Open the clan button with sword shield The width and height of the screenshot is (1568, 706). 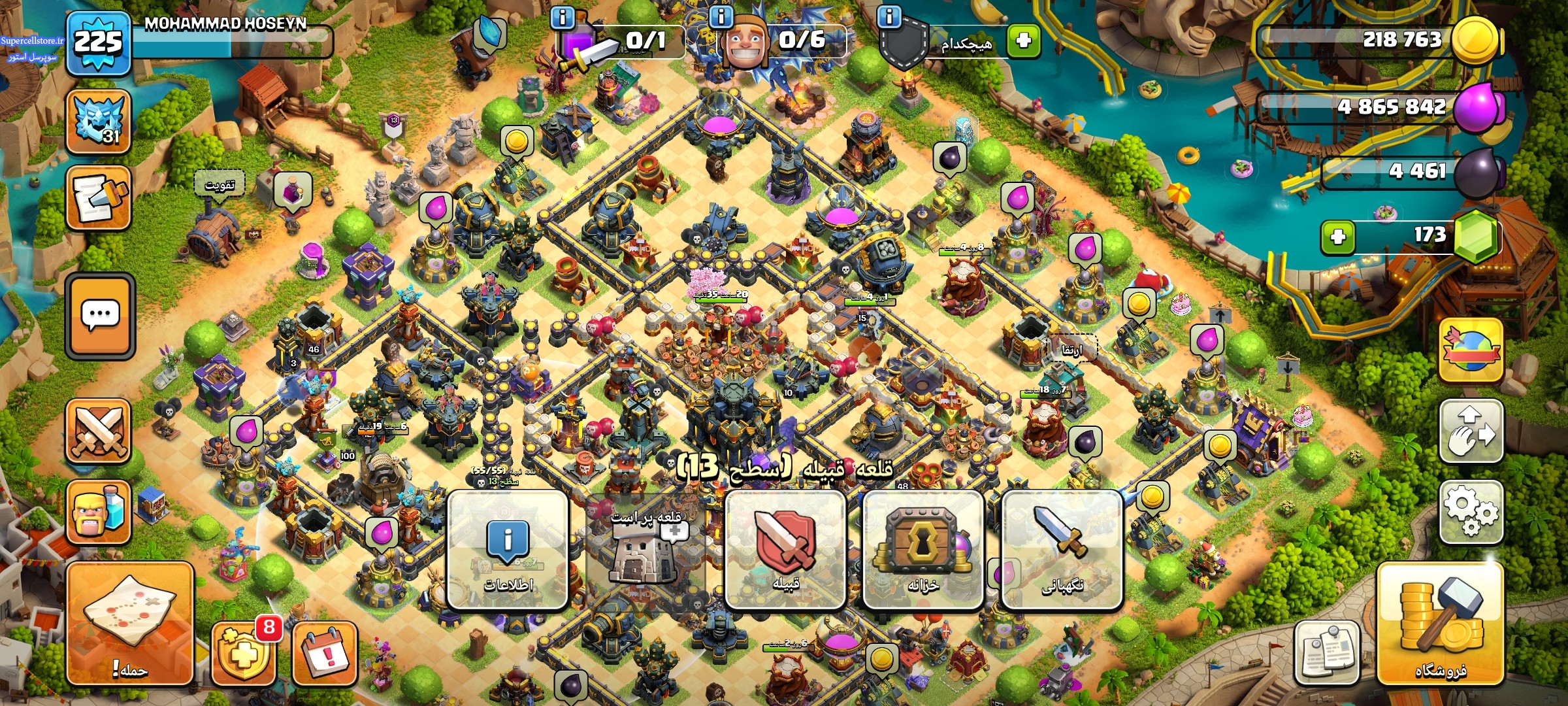click(785, 550)
